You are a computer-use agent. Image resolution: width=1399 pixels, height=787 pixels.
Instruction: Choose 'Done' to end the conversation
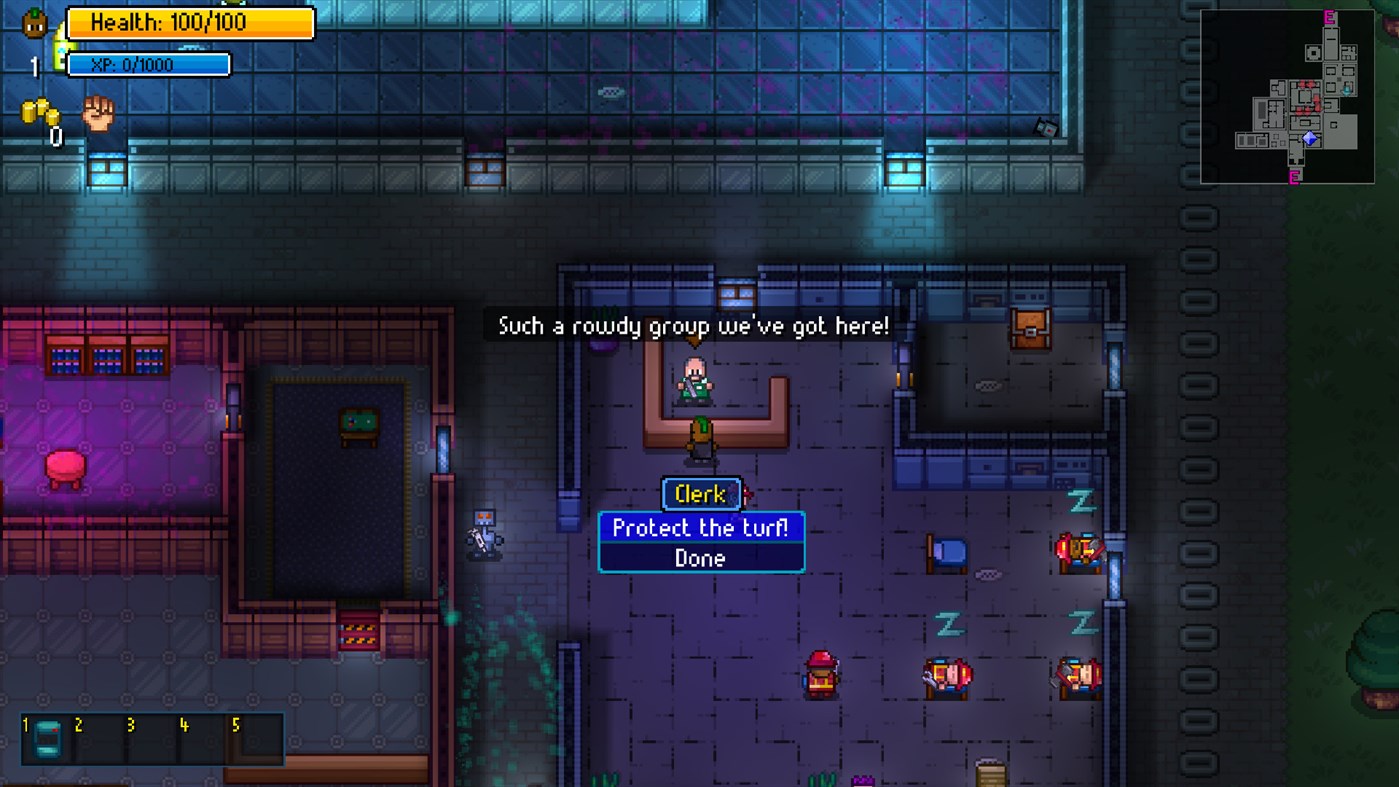700,558
